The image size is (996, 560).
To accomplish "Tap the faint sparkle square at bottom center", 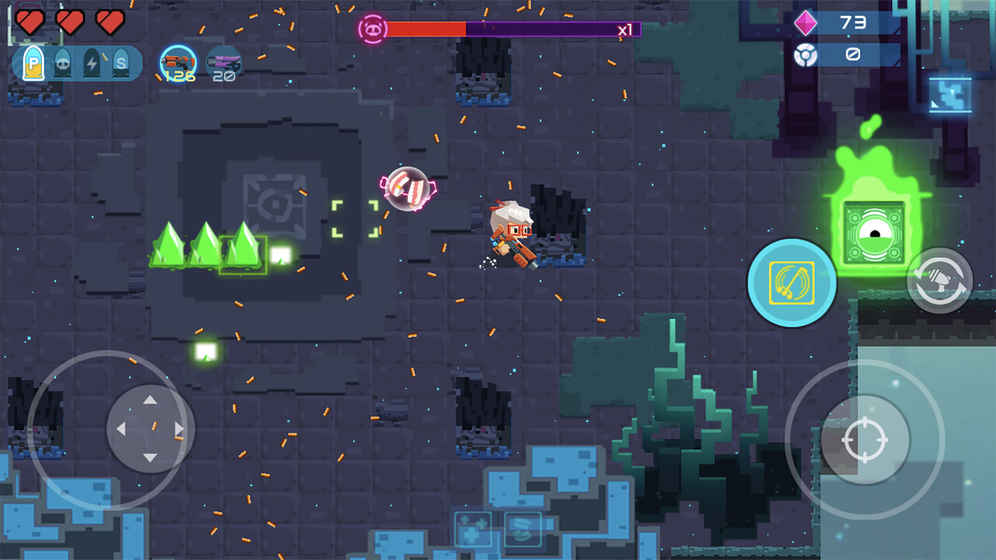I will coord(473,529).
